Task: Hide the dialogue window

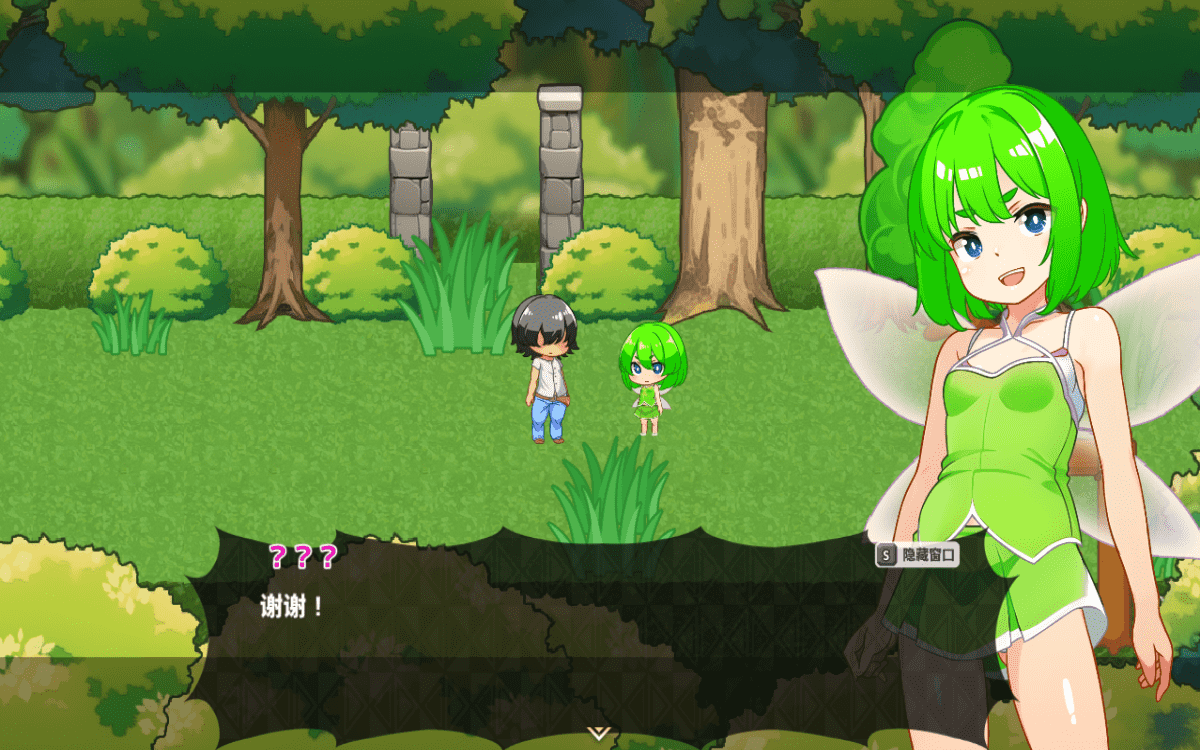Action: pyautogui.click(x=917, y=554)
